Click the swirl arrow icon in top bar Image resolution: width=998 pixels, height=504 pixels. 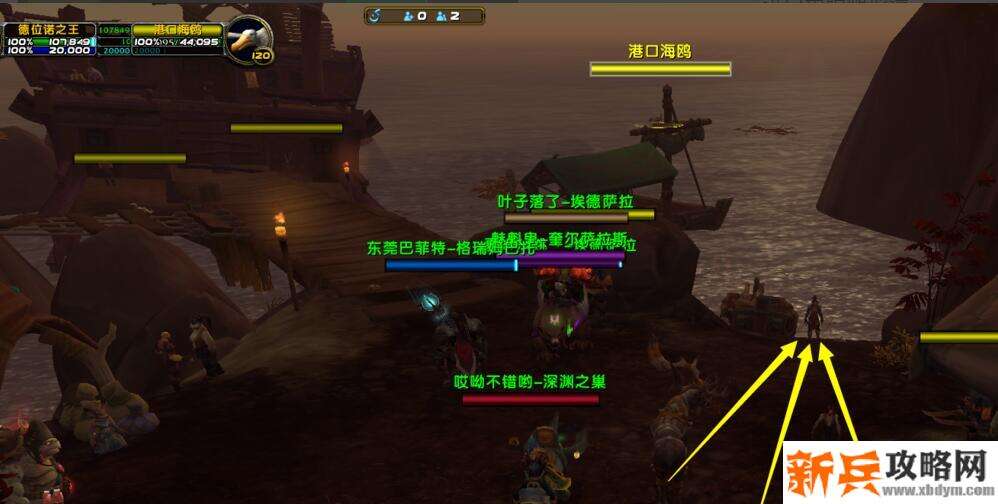[x=375, y=16]
